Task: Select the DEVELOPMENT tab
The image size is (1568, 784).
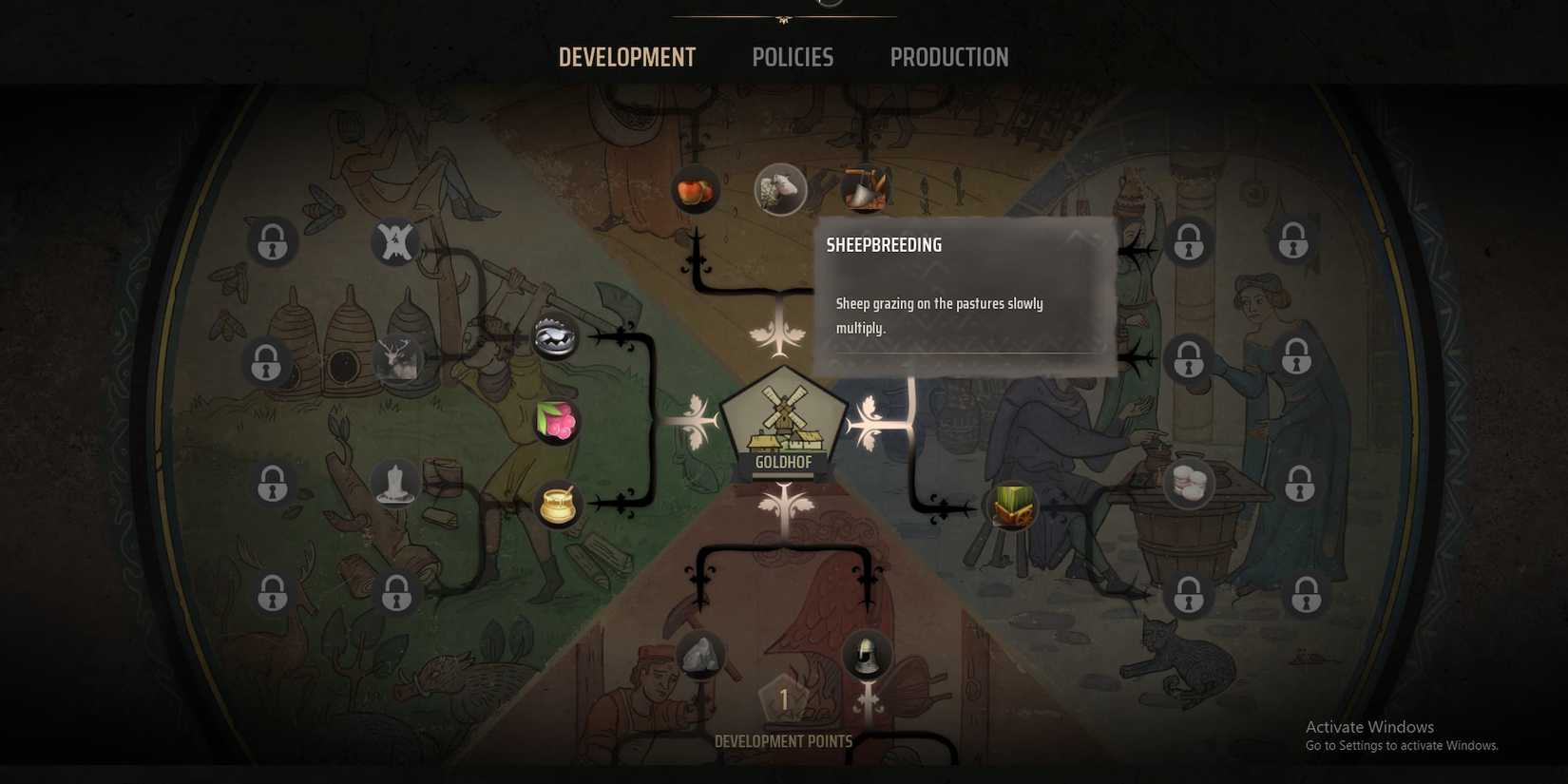Action: (x=627, y=57)
